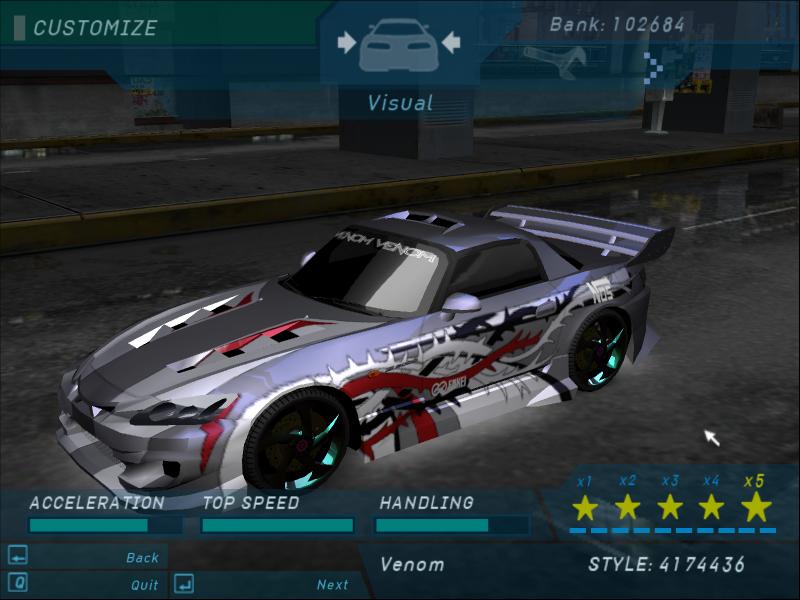Viewport: 800px width, 600px height.
Task: Click the right arrow beside the car icon
Action: tap(450, 42)
